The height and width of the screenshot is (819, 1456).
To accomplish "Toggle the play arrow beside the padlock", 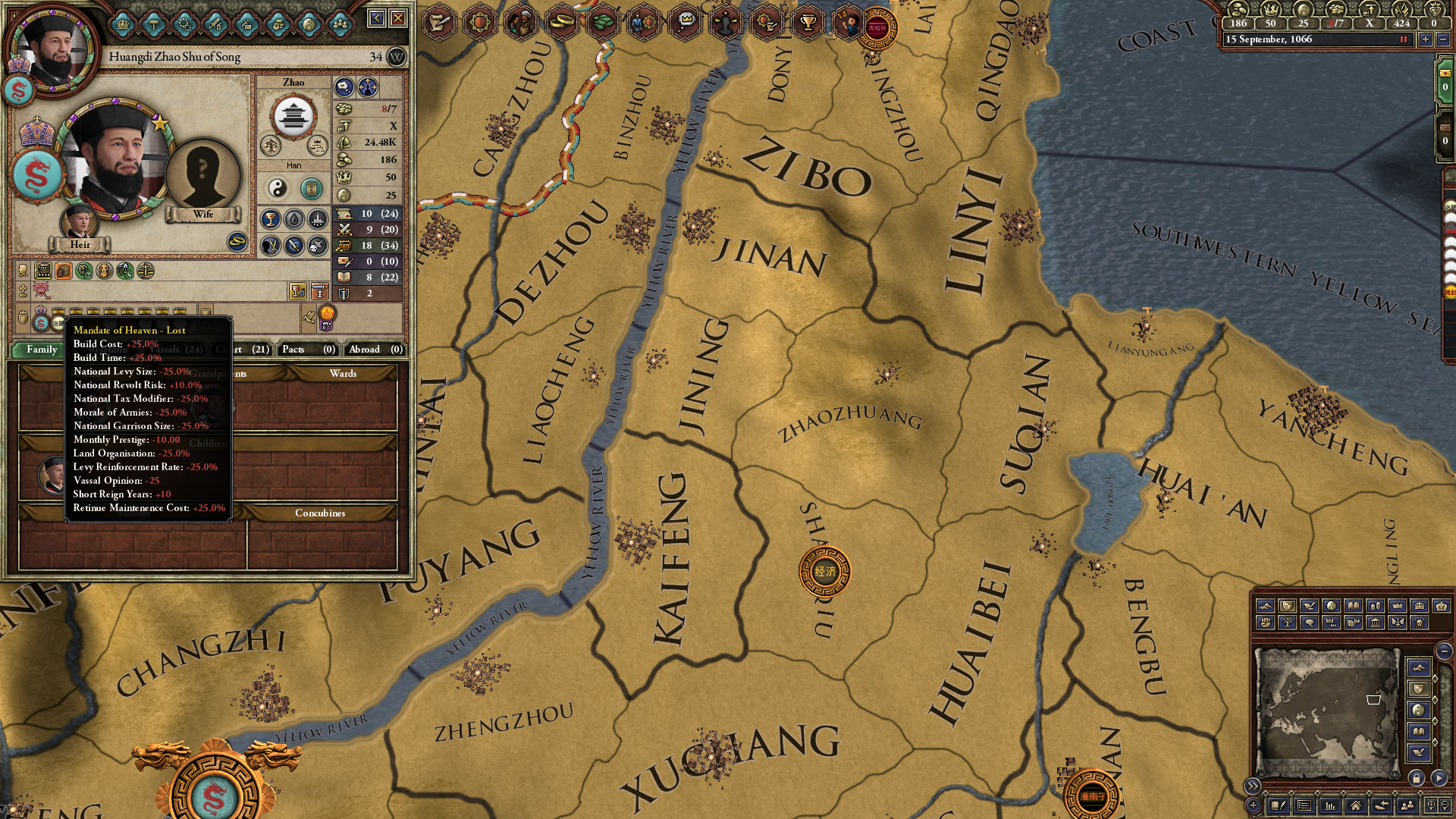I will 1438,778.
